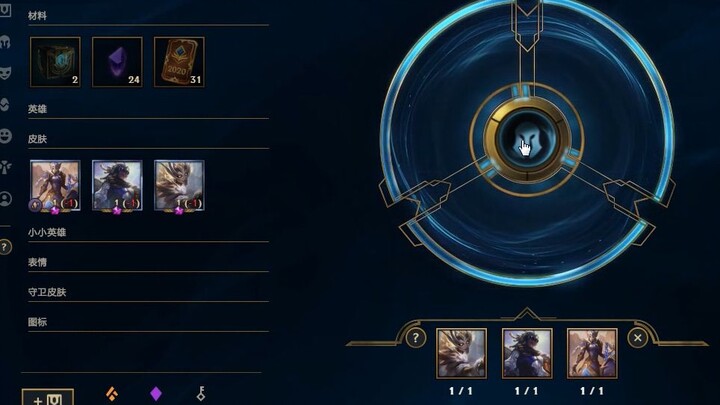Remove the dark-haired skin shard from the crafting tray
The width and height of the screenshot is (720, 405).
(526, 353)
